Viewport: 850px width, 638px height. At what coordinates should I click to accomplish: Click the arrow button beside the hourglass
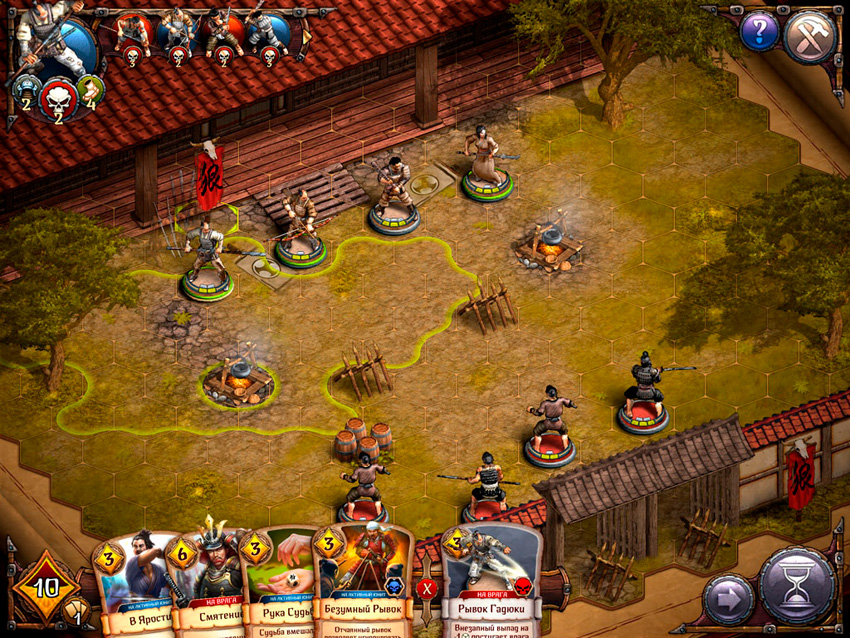(728, 599)
